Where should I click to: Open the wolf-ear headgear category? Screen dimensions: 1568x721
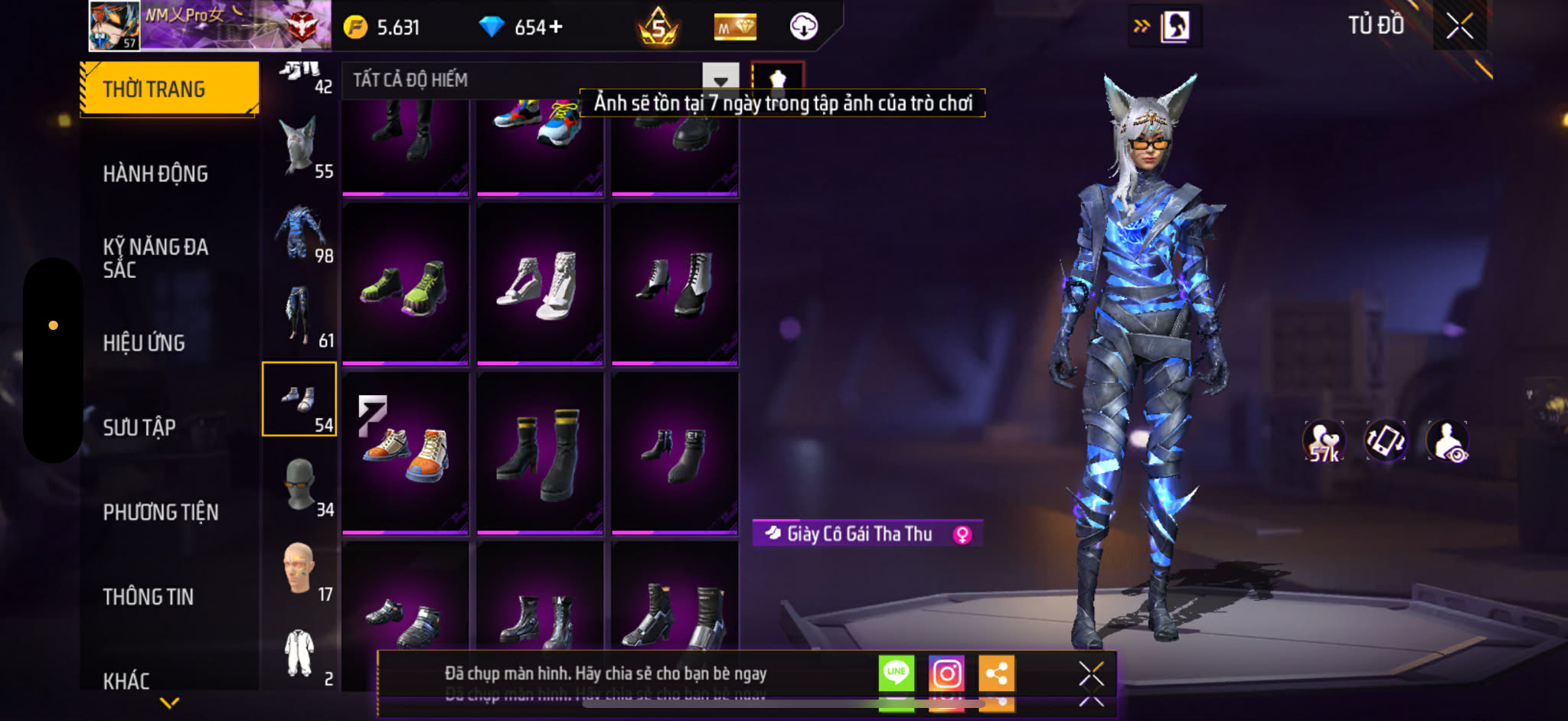tap(299, 145)
